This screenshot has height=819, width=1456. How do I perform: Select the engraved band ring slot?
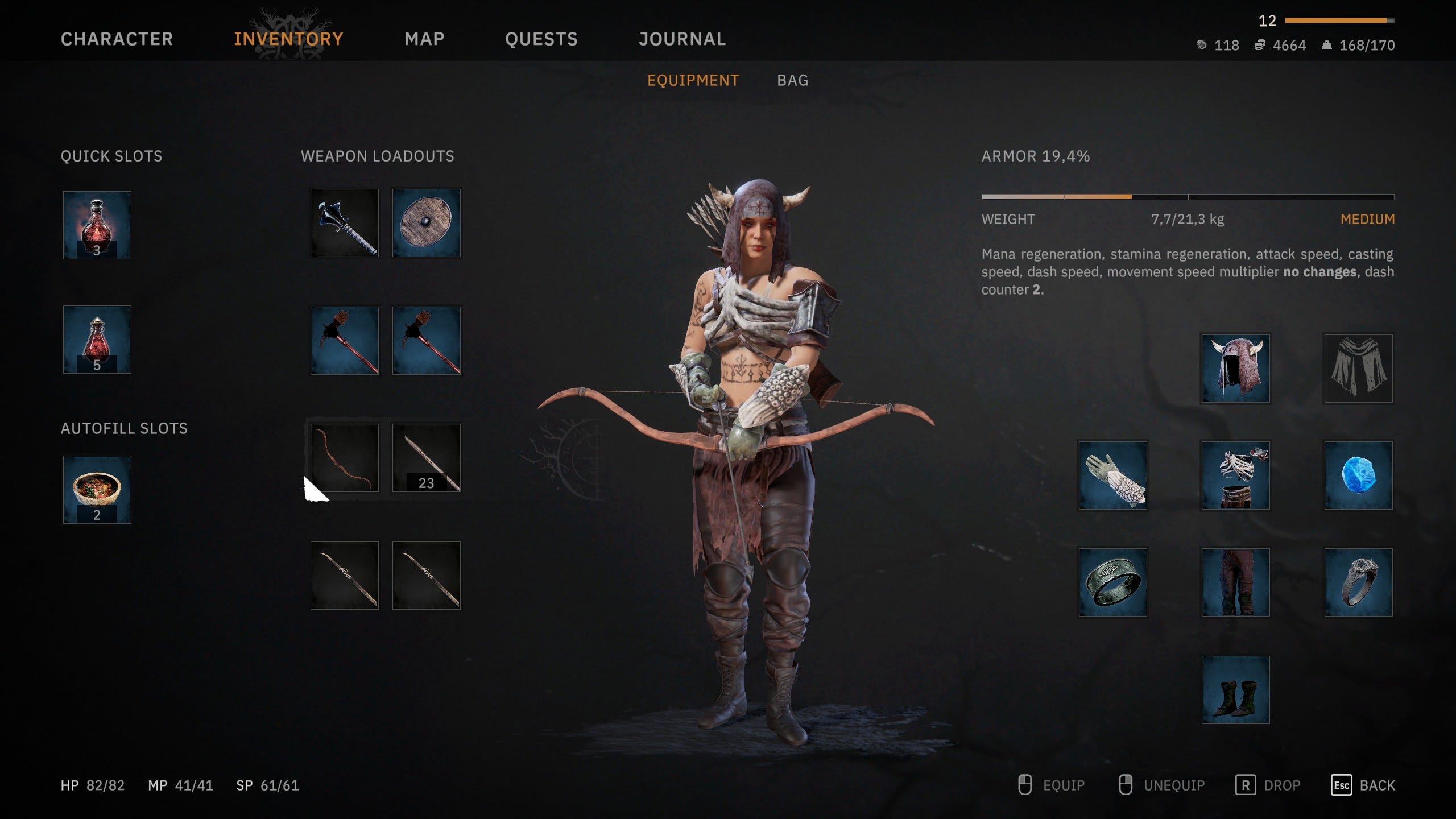point(1112,582)
